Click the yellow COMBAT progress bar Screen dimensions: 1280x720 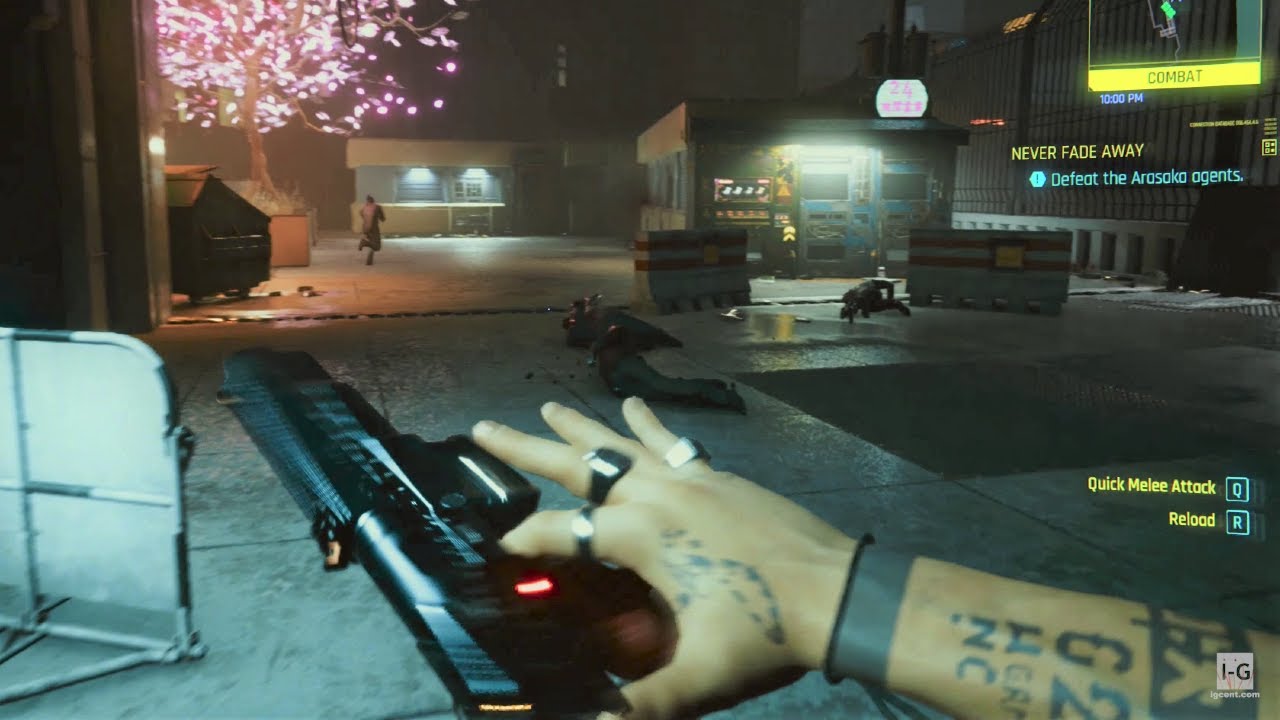(1175, 75)
